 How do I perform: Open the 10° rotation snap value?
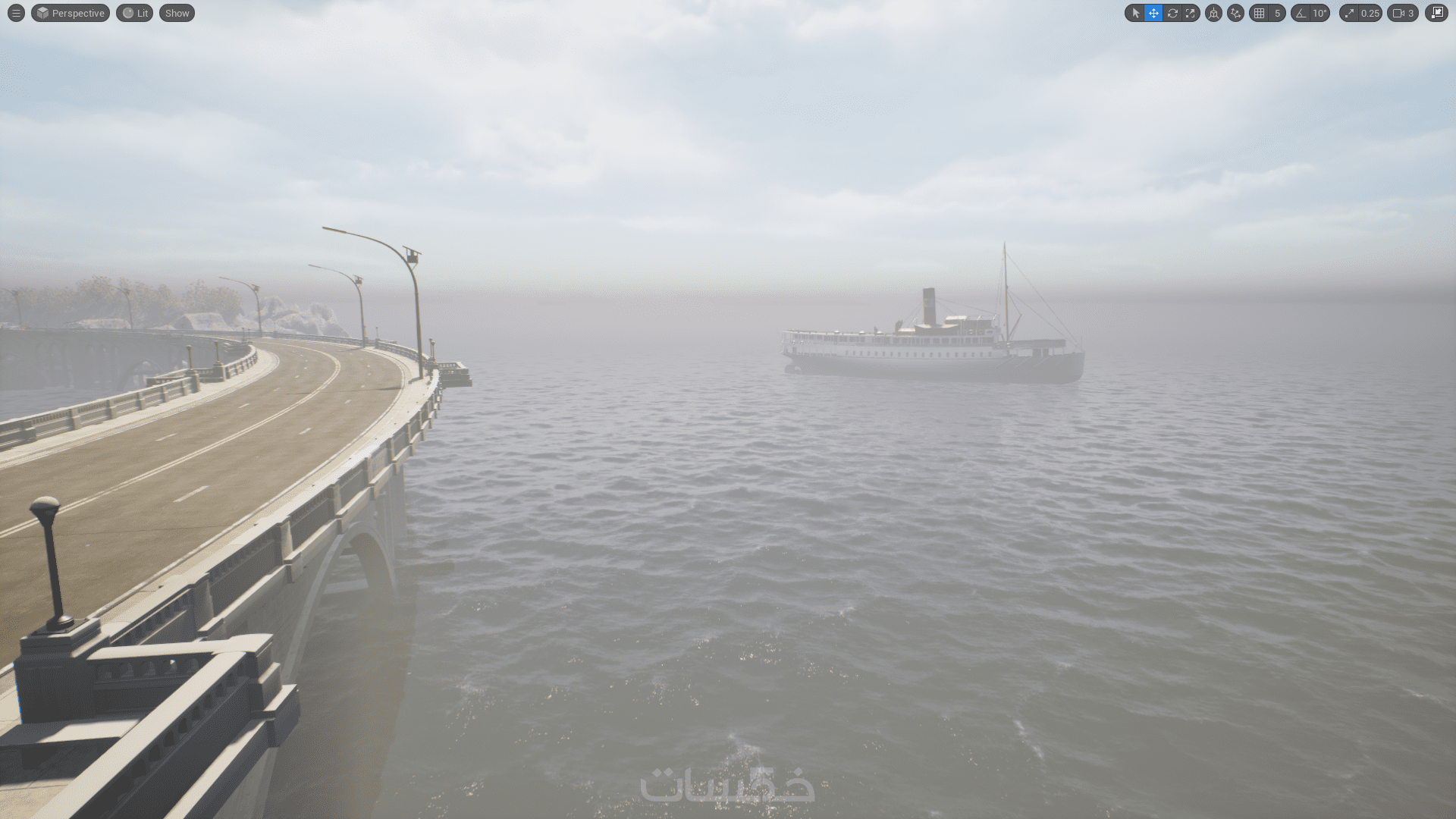(1320, 13)
